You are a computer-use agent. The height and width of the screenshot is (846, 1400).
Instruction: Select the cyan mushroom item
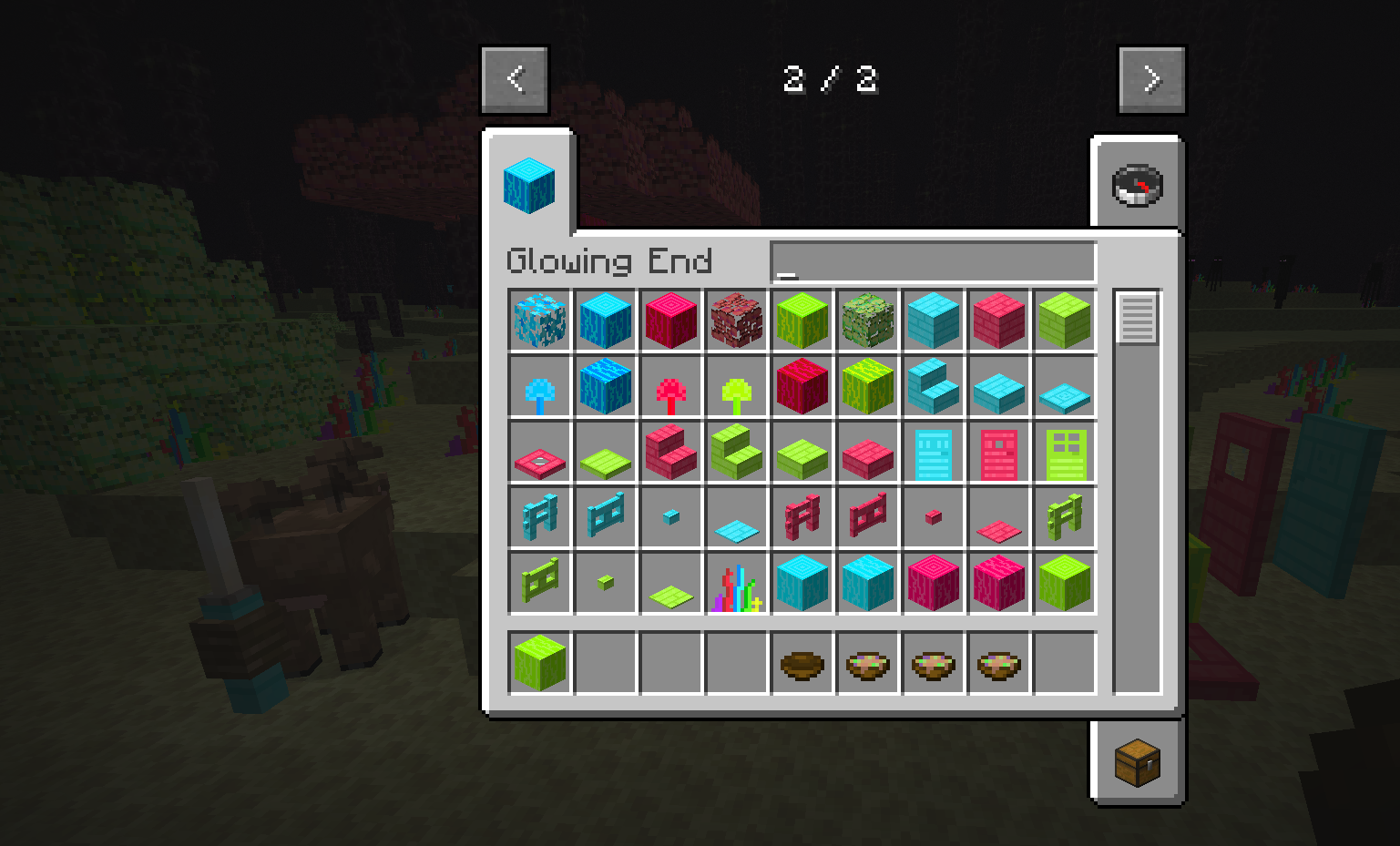(540, 386)
